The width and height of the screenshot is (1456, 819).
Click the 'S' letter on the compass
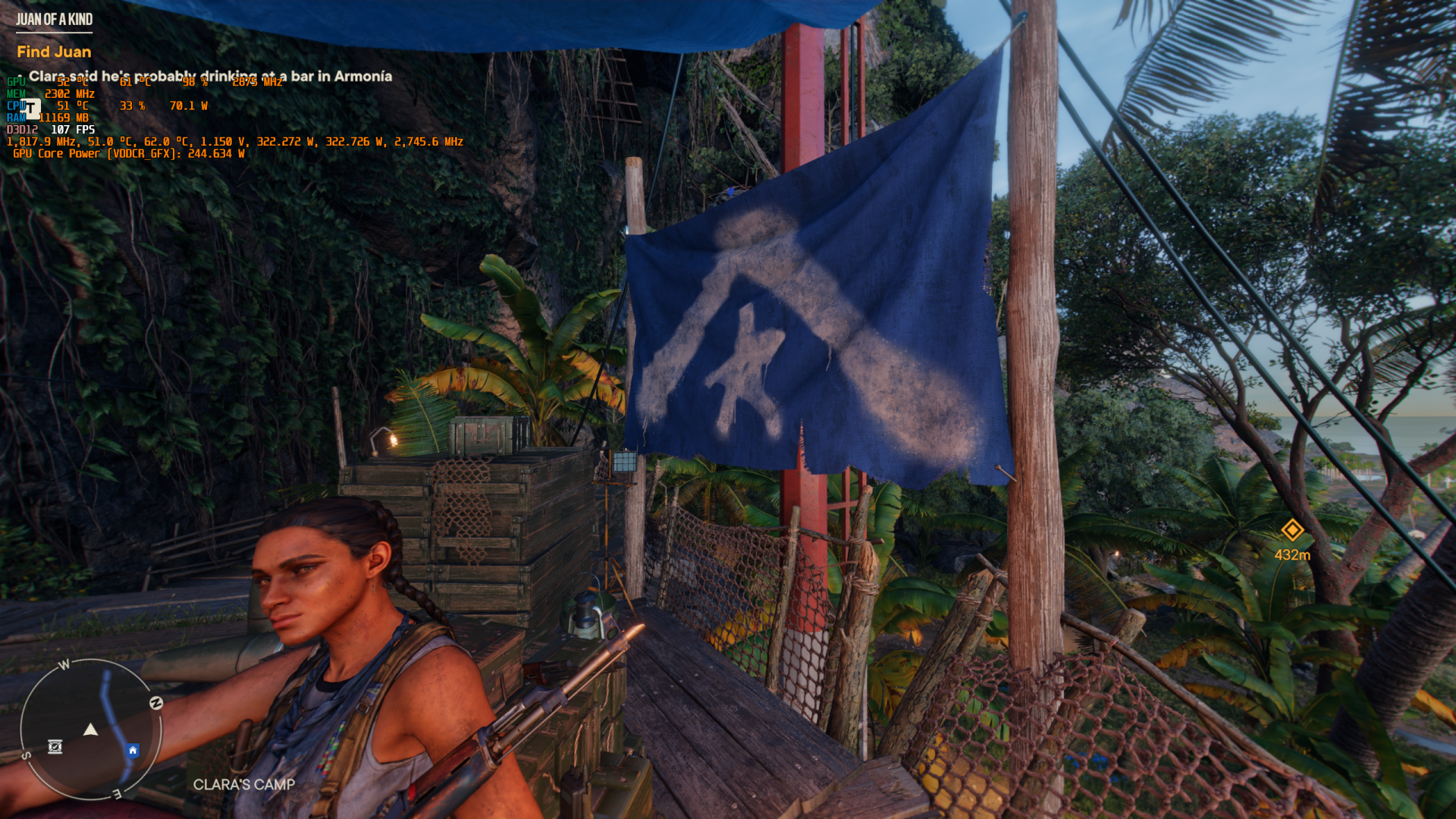[x=26, y=755]
